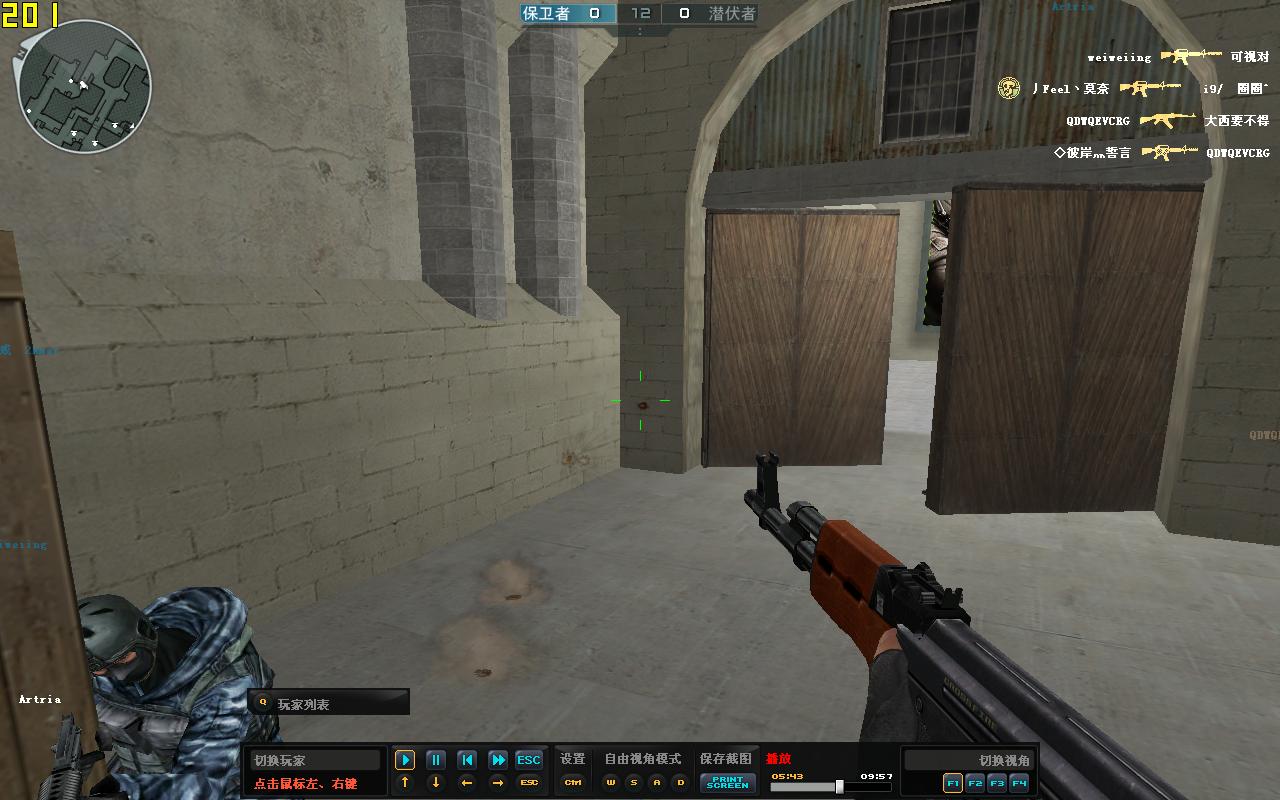Switch to the F3 camera view

coord(997,783)
